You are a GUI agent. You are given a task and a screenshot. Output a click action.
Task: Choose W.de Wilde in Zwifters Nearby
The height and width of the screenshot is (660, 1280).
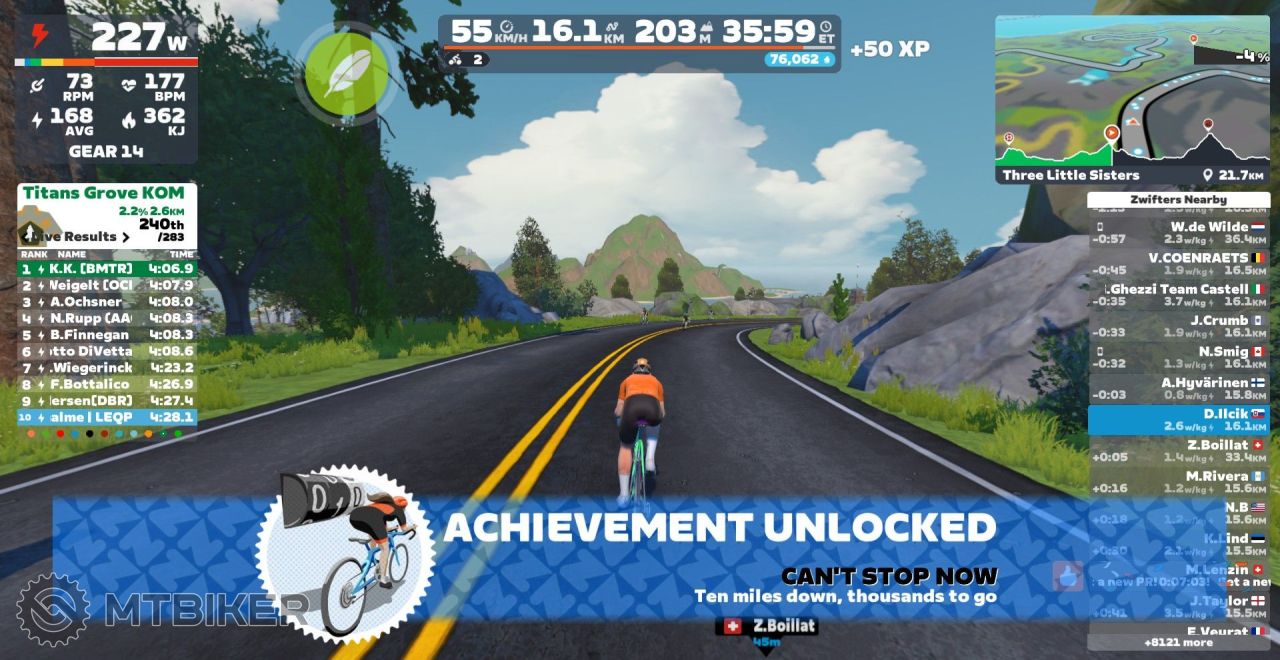click(x=1178, y=233)
